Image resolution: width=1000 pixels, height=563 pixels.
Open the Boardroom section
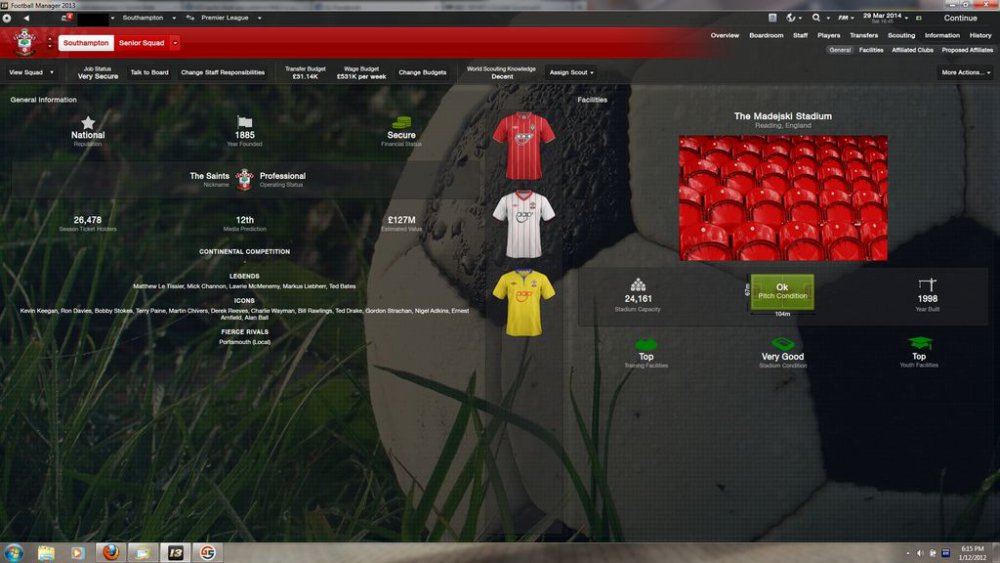766,36
